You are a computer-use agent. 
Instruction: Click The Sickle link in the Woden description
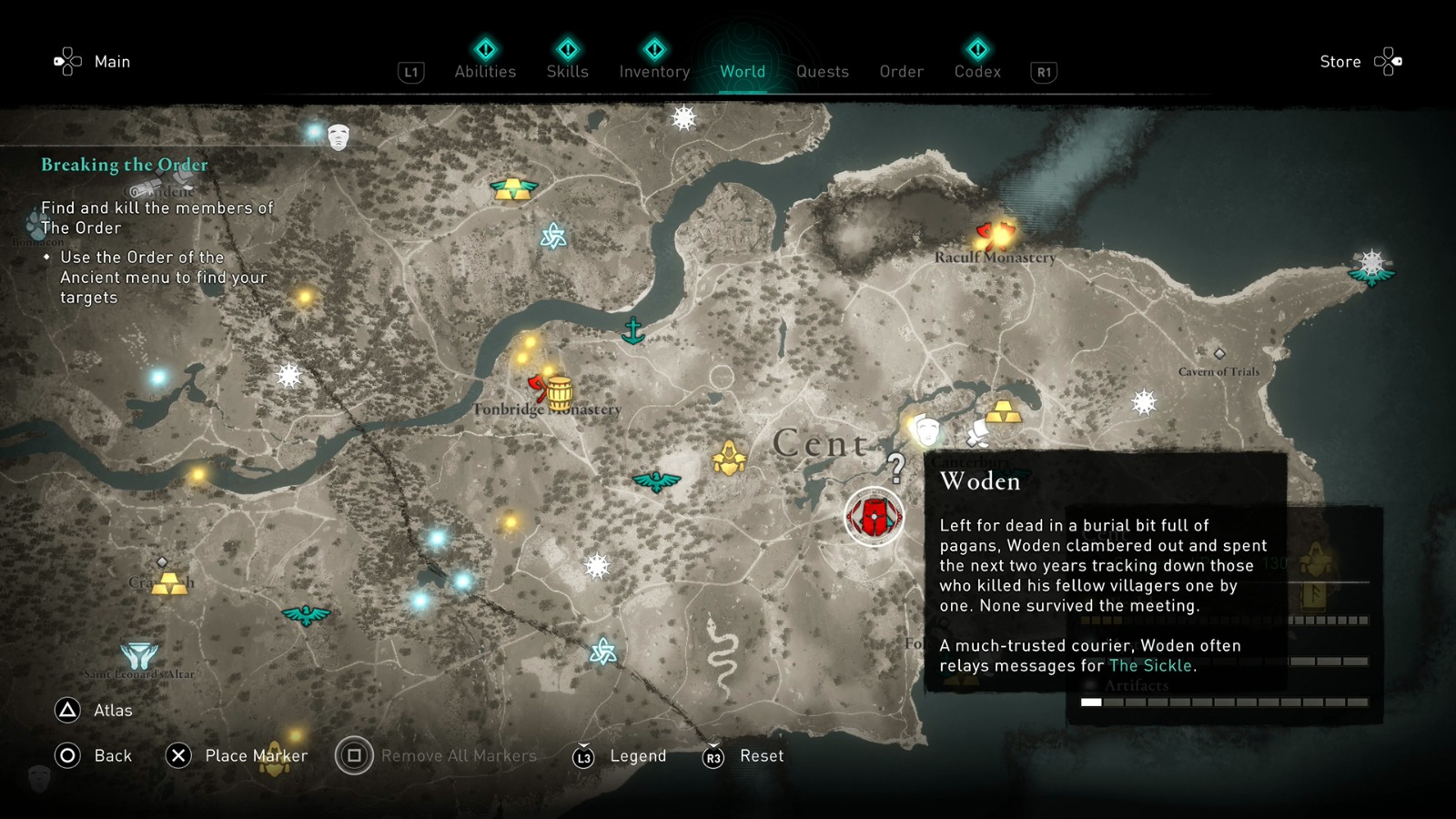point(1150,665)
